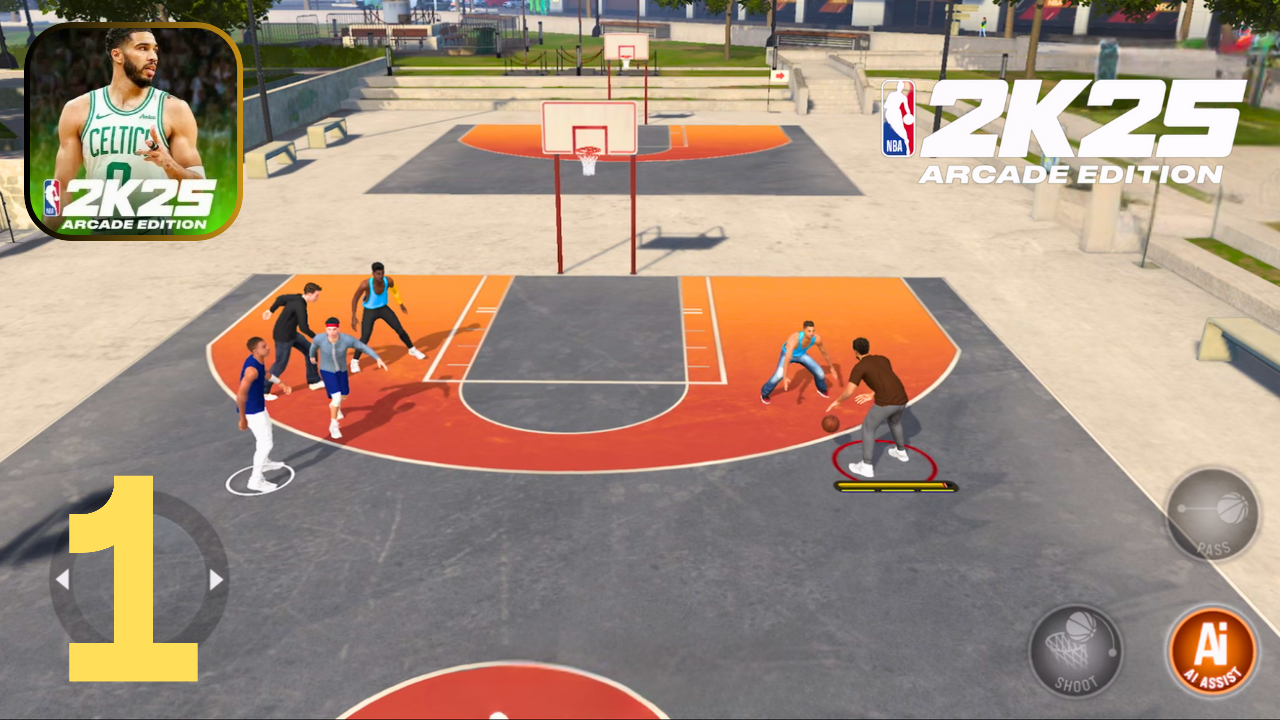Tap the left arrow on the movement joystick
The height and width of the screenshot is (720, 1280).
pyautogui.click(x=65, y=577)
